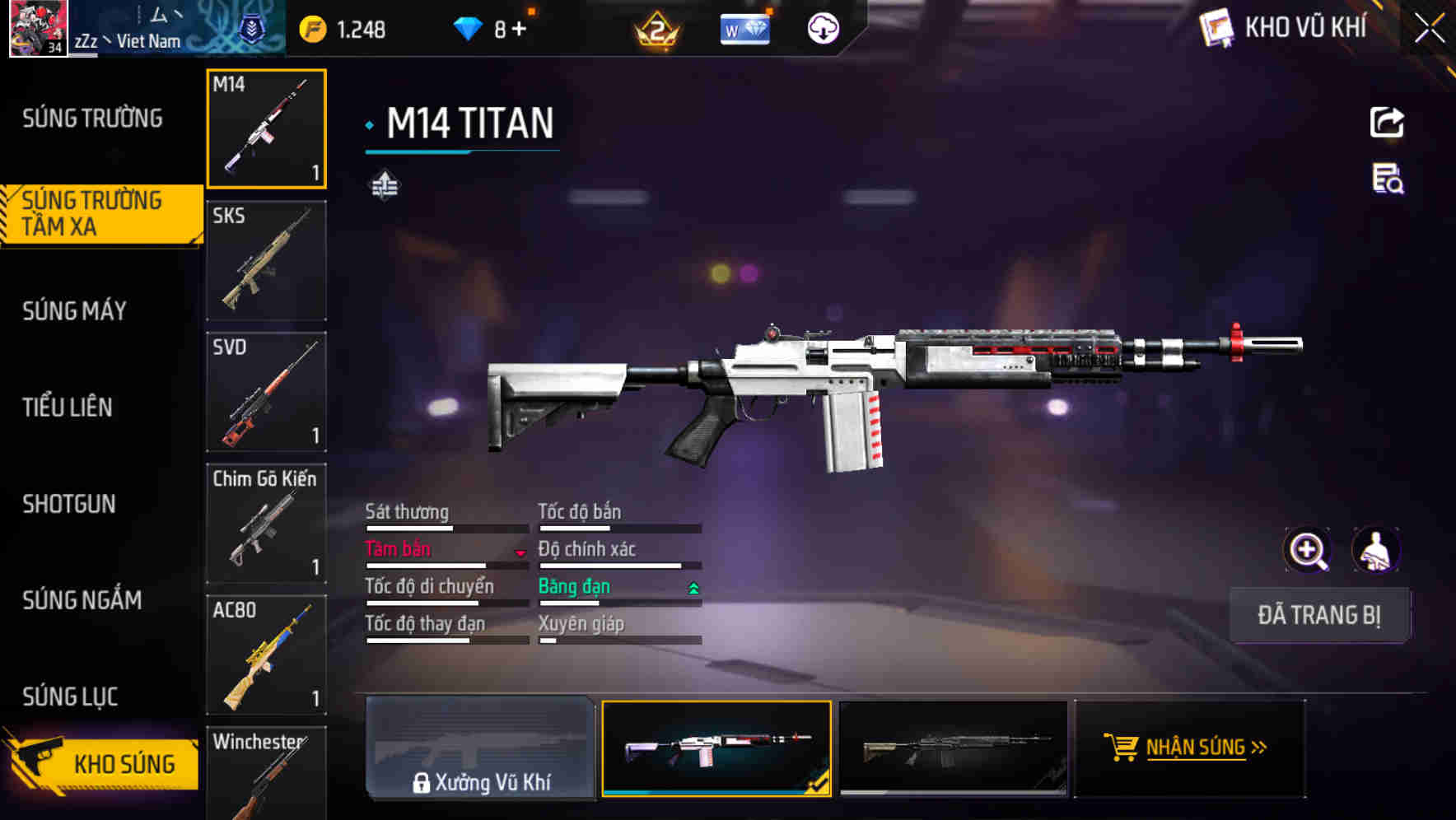This screenshot has height=820, width=1456.
Task: Open the Súng Máy category
Action: 75,310
